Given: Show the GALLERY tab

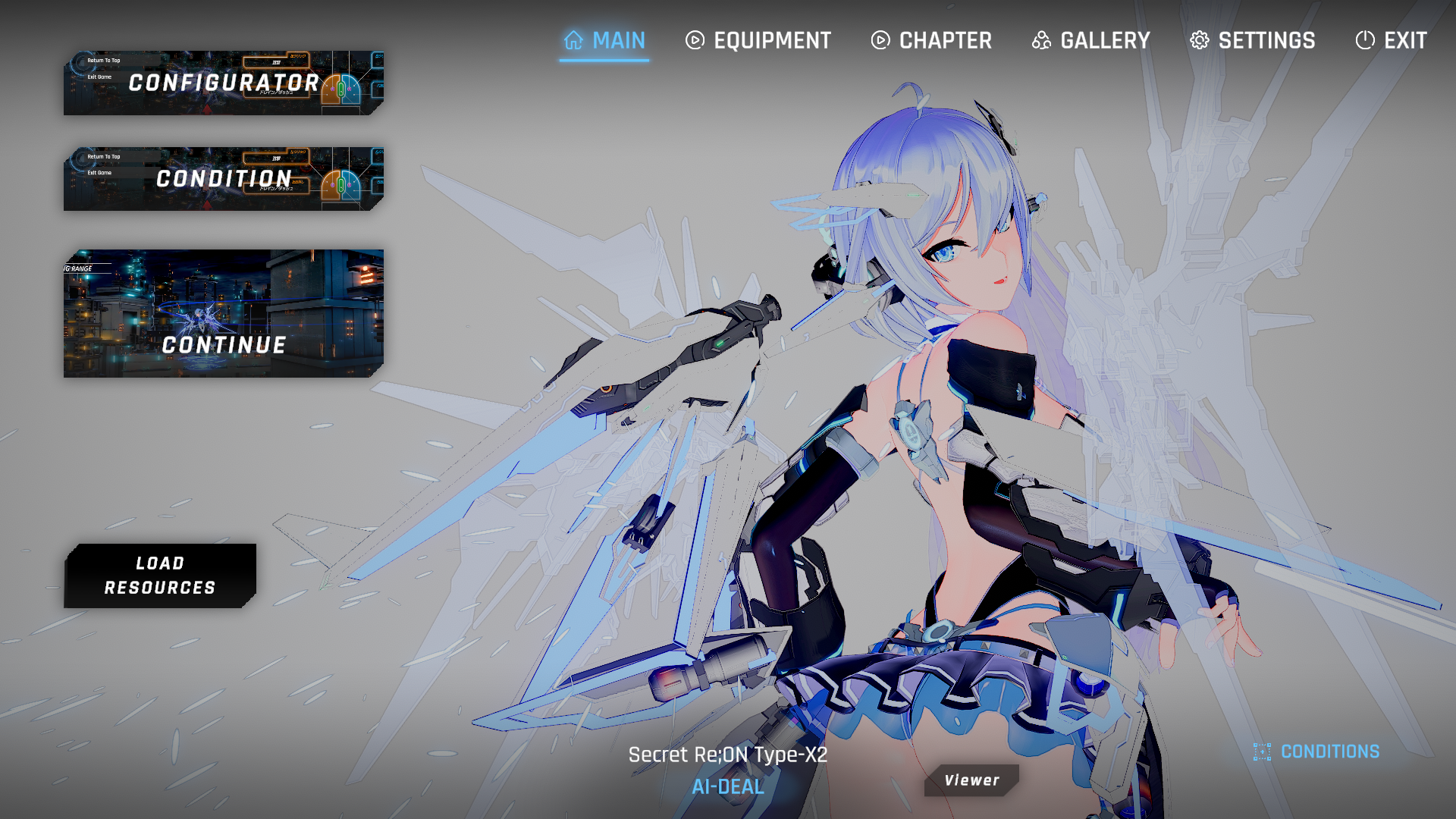Looking at the screenshot, I should [x=1091, y=41].
